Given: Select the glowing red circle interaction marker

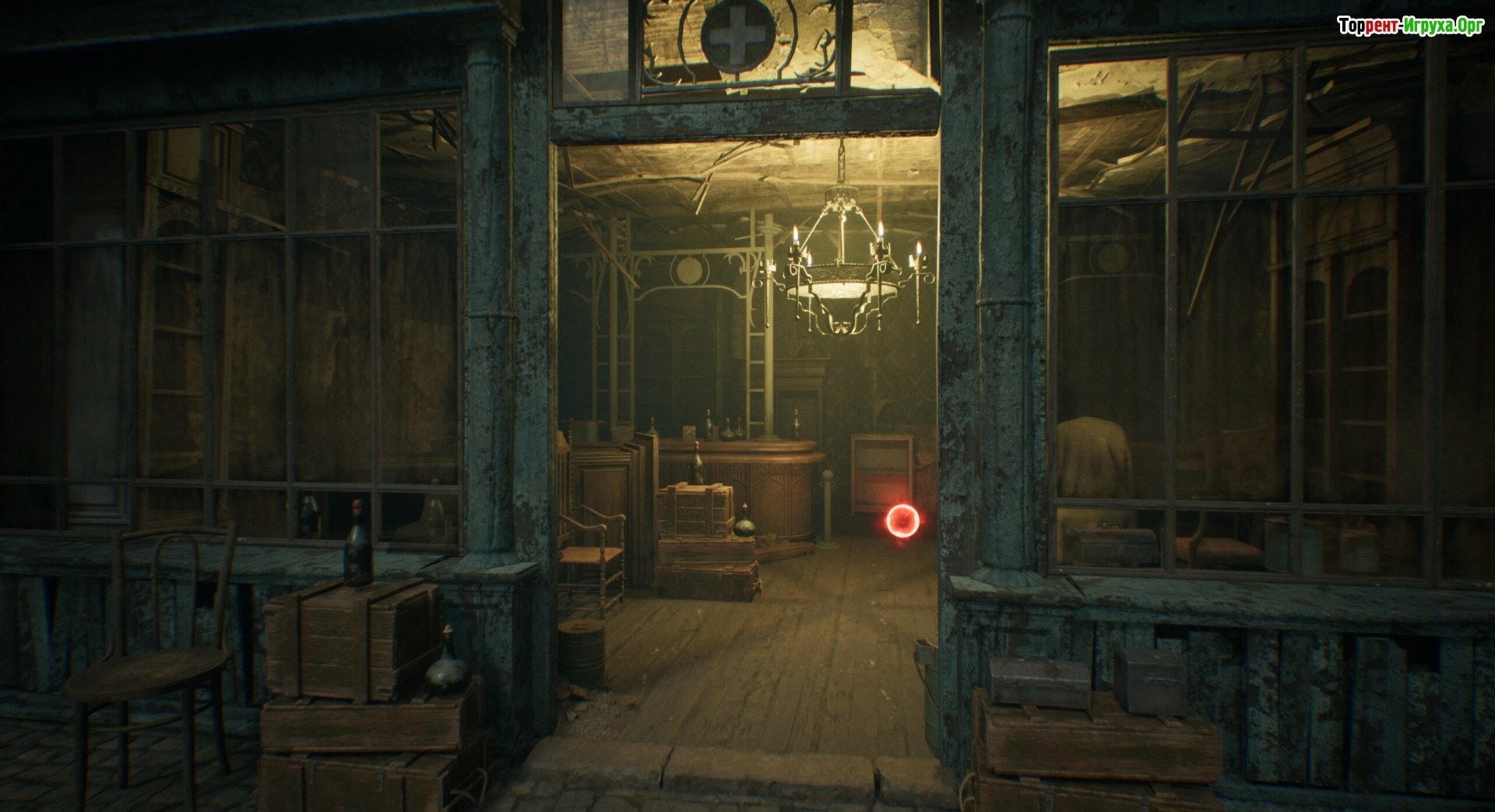Looking at the screenshot, I should pyautogui.click(x=903, y=519).
